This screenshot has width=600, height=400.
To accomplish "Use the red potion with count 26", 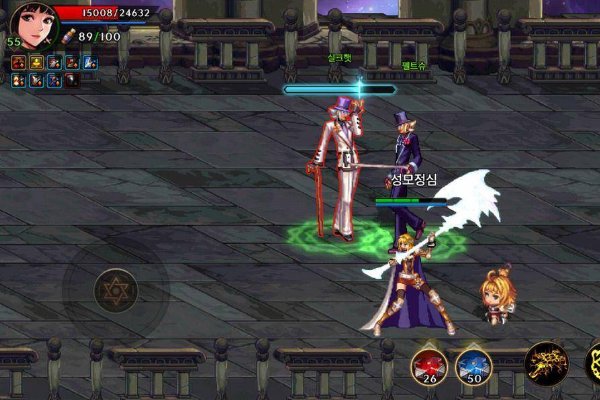I will point(428,366).
